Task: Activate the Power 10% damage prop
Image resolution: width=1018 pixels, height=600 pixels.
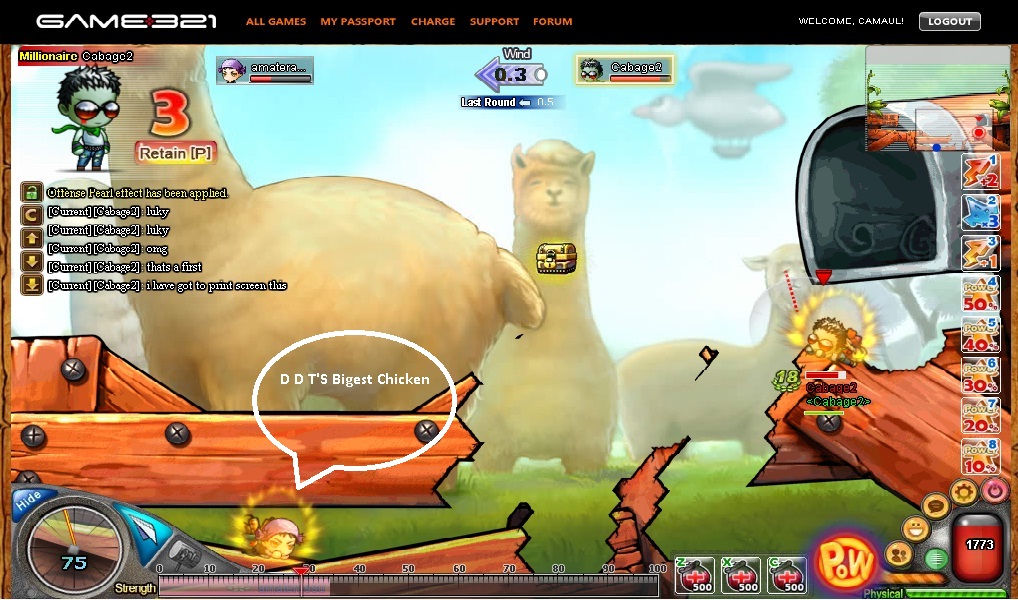Action: tap(980, 457)
